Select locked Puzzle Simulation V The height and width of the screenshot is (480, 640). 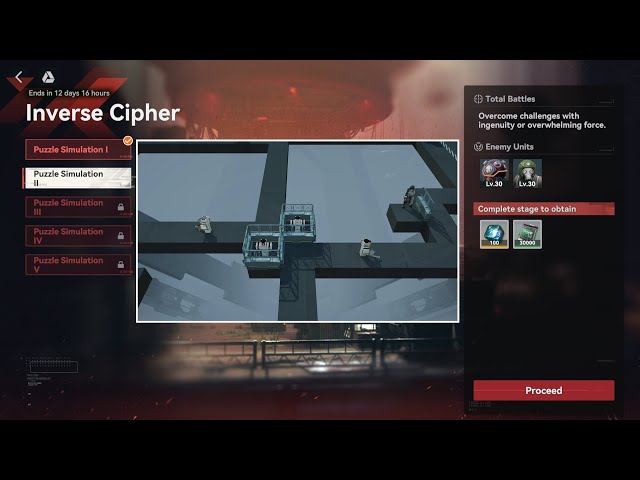(x=78, y=265)
